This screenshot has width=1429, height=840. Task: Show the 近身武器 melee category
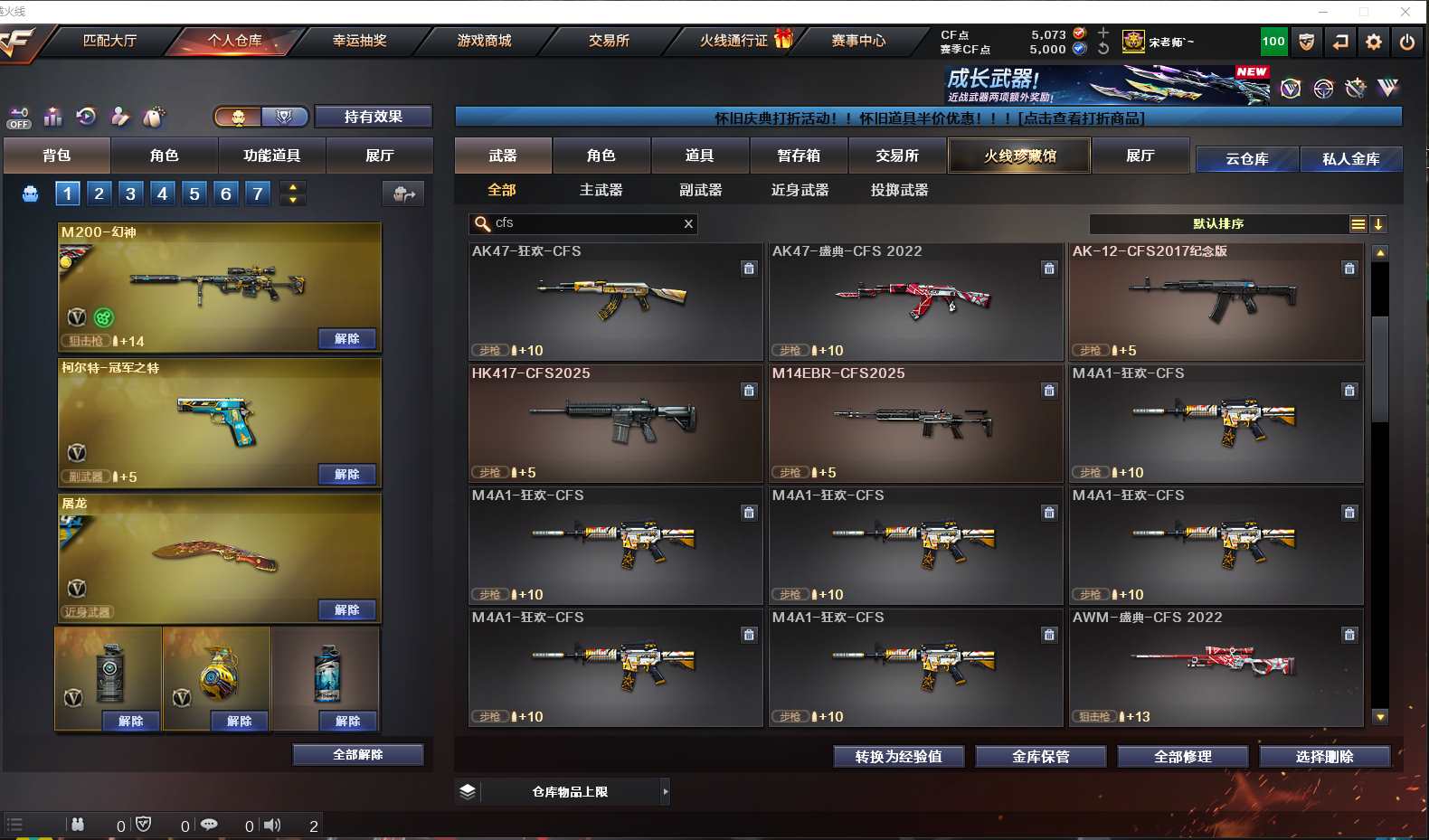point(800,190)
